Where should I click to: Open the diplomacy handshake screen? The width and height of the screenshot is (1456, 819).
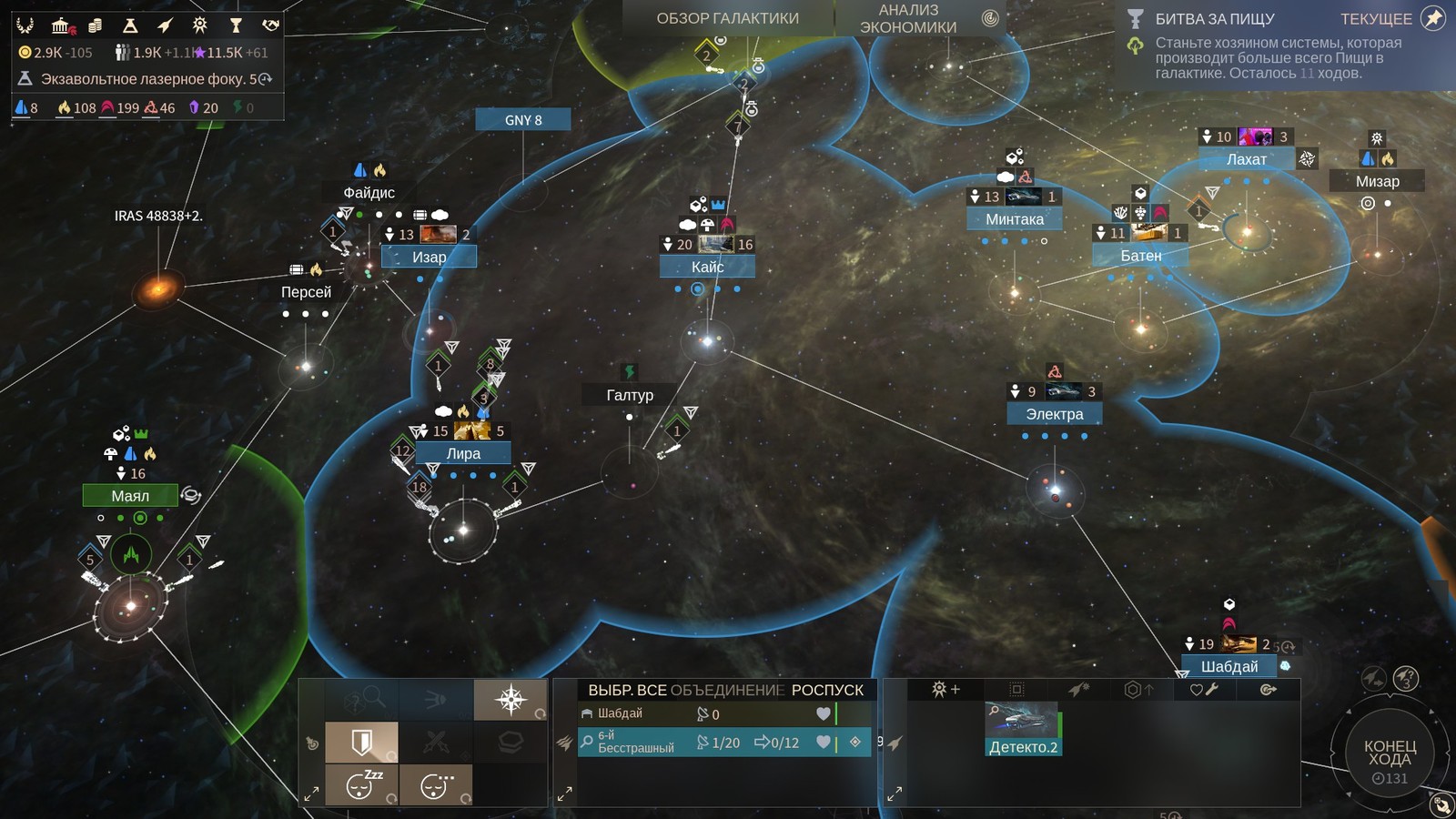click(270, 25)
